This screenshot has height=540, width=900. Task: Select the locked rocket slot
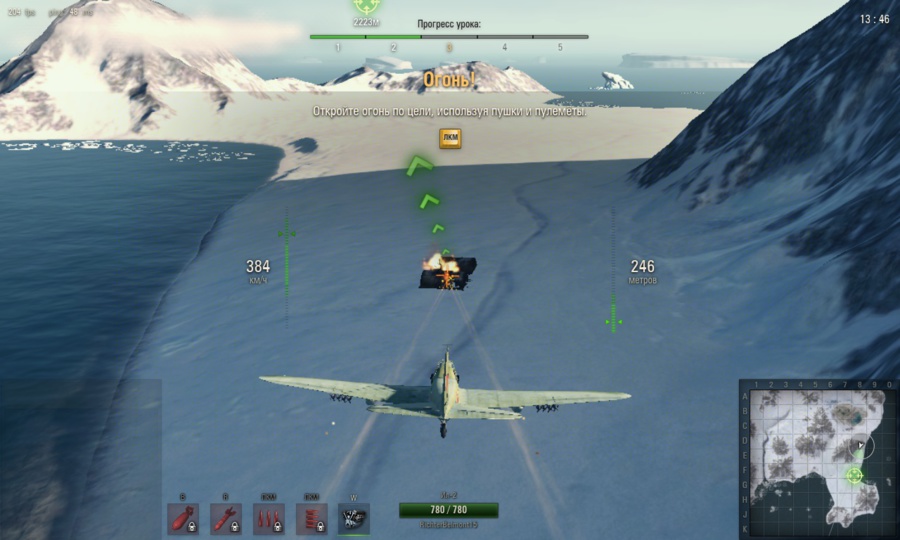pos(226,518)
